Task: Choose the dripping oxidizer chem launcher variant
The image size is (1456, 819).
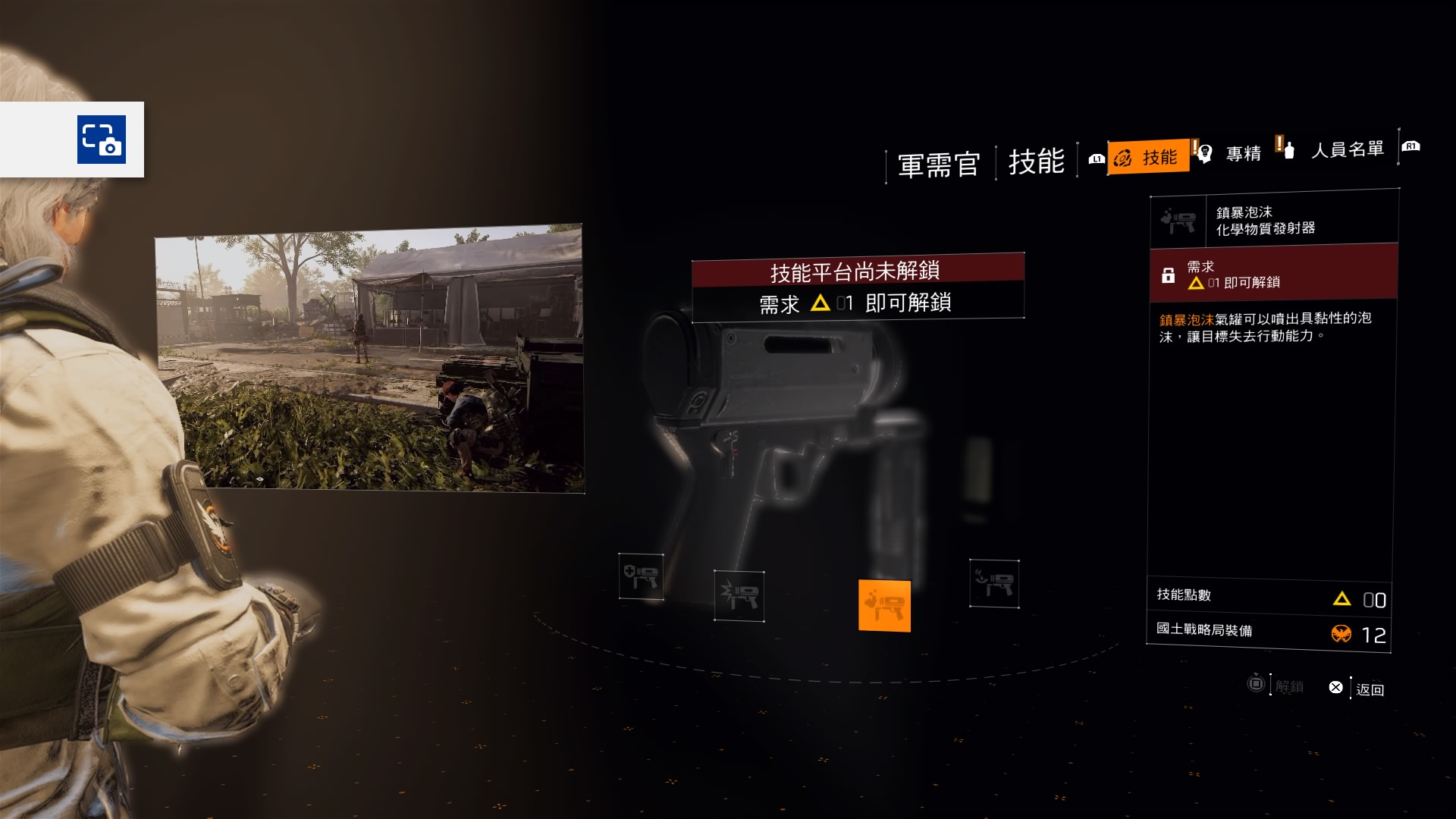Action: (x=993, y=583)
